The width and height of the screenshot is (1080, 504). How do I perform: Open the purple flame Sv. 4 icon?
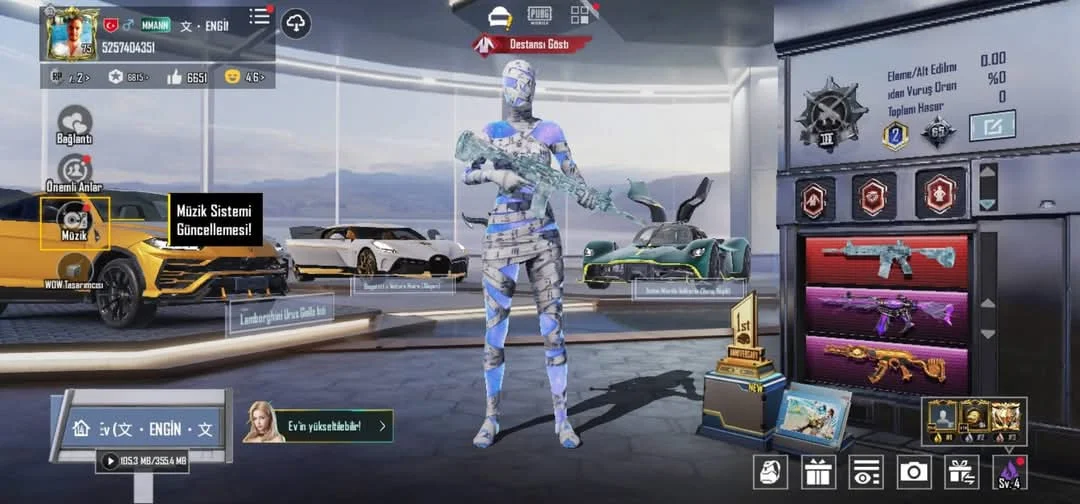(1008, 471)
